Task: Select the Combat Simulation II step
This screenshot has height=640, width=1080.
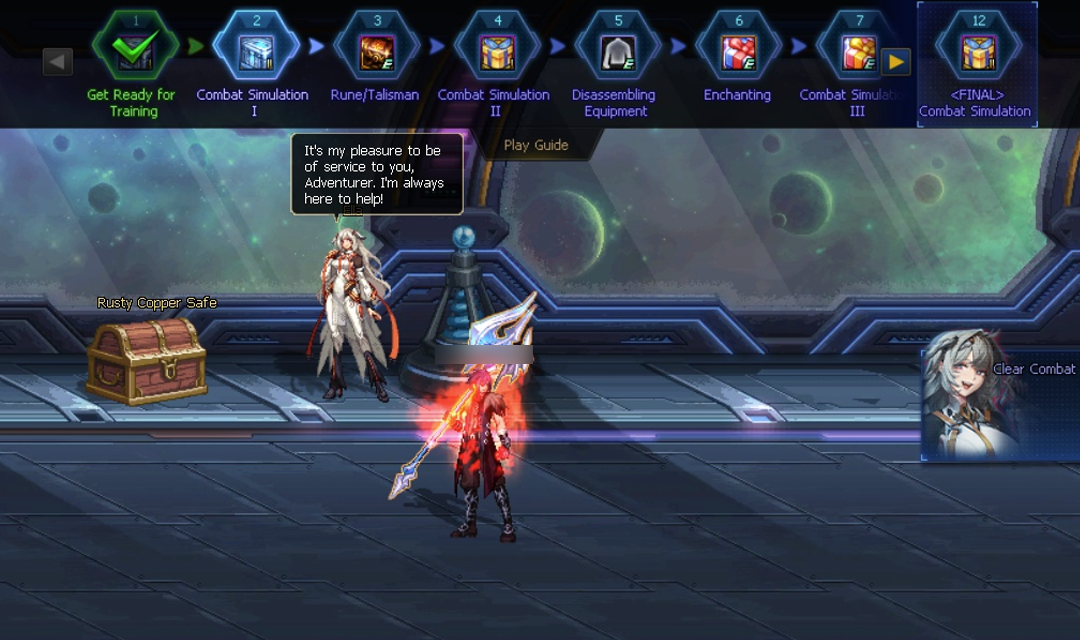Action: [x=497, y=51]
